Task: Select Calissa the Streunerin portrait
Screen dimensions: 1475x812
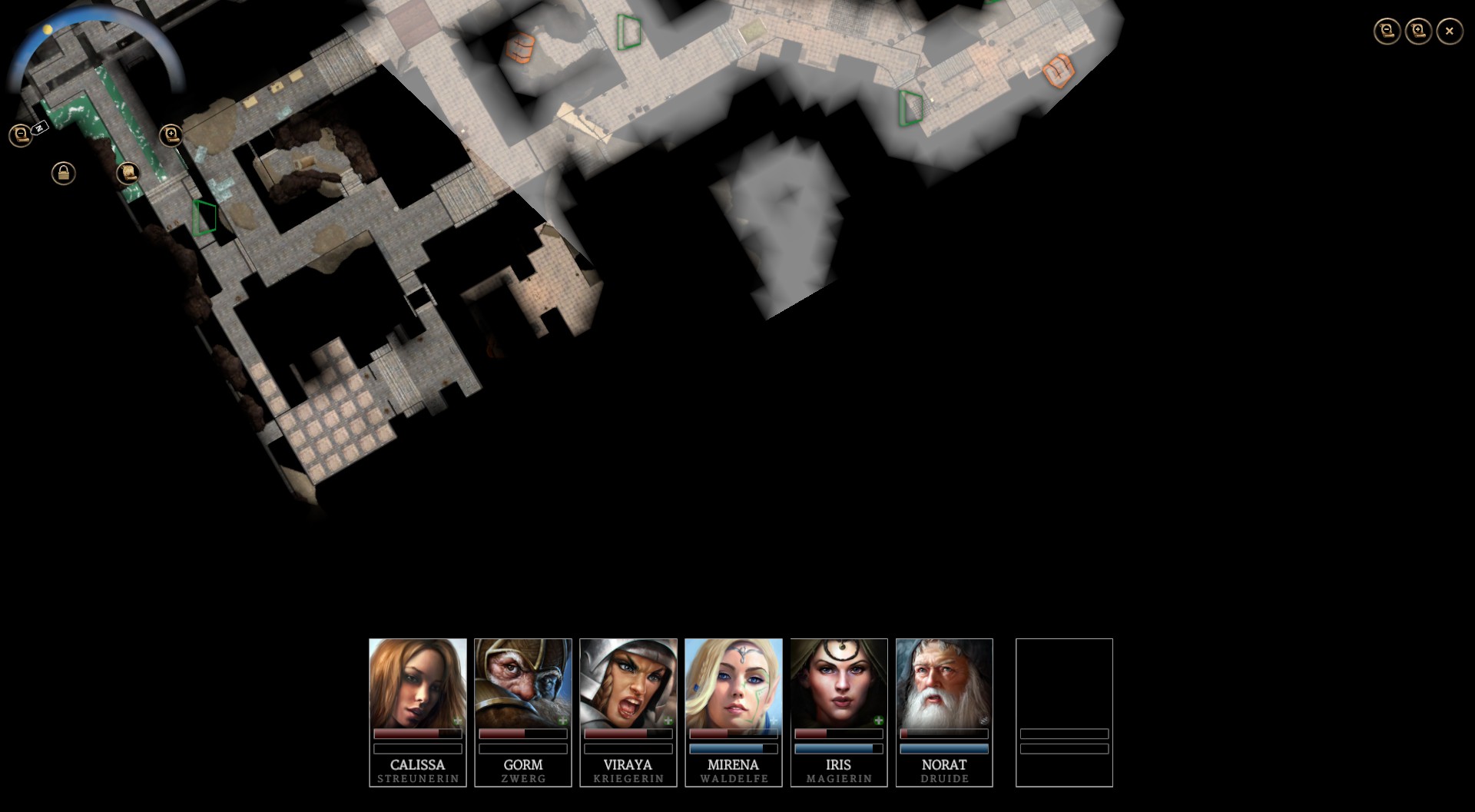Action: (417, 684)
